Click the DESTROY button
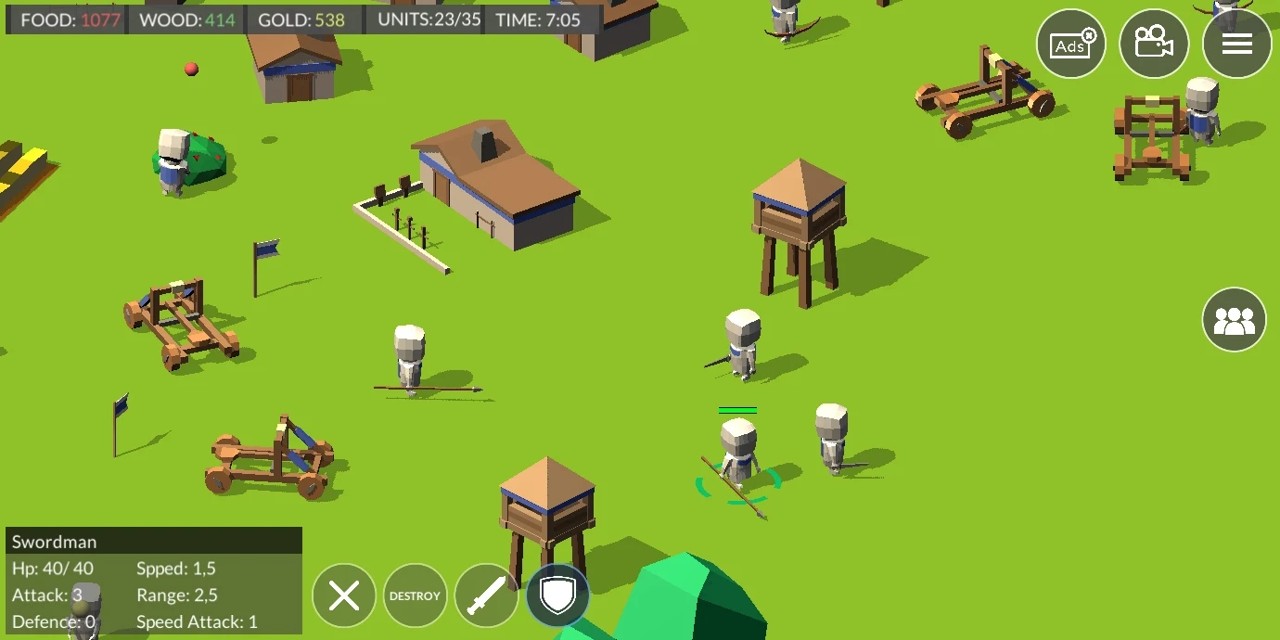This screenshot has width=1280, height=640. pos(415,596)
